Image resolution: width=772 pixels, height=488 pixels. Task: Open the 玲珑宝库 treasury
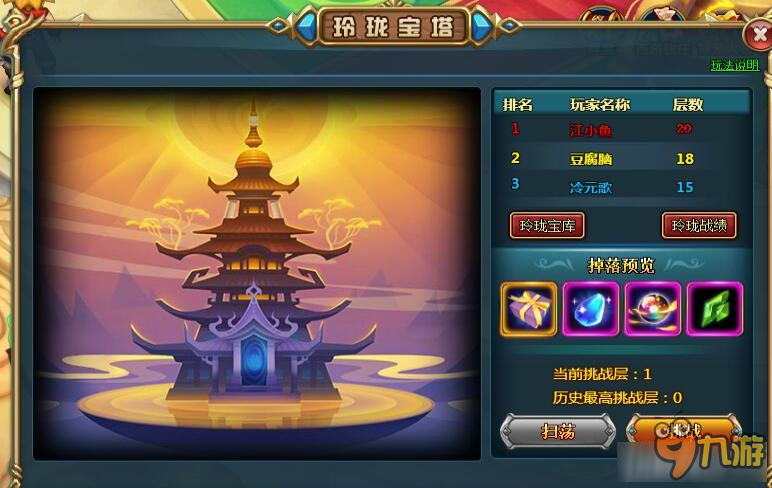547,225
